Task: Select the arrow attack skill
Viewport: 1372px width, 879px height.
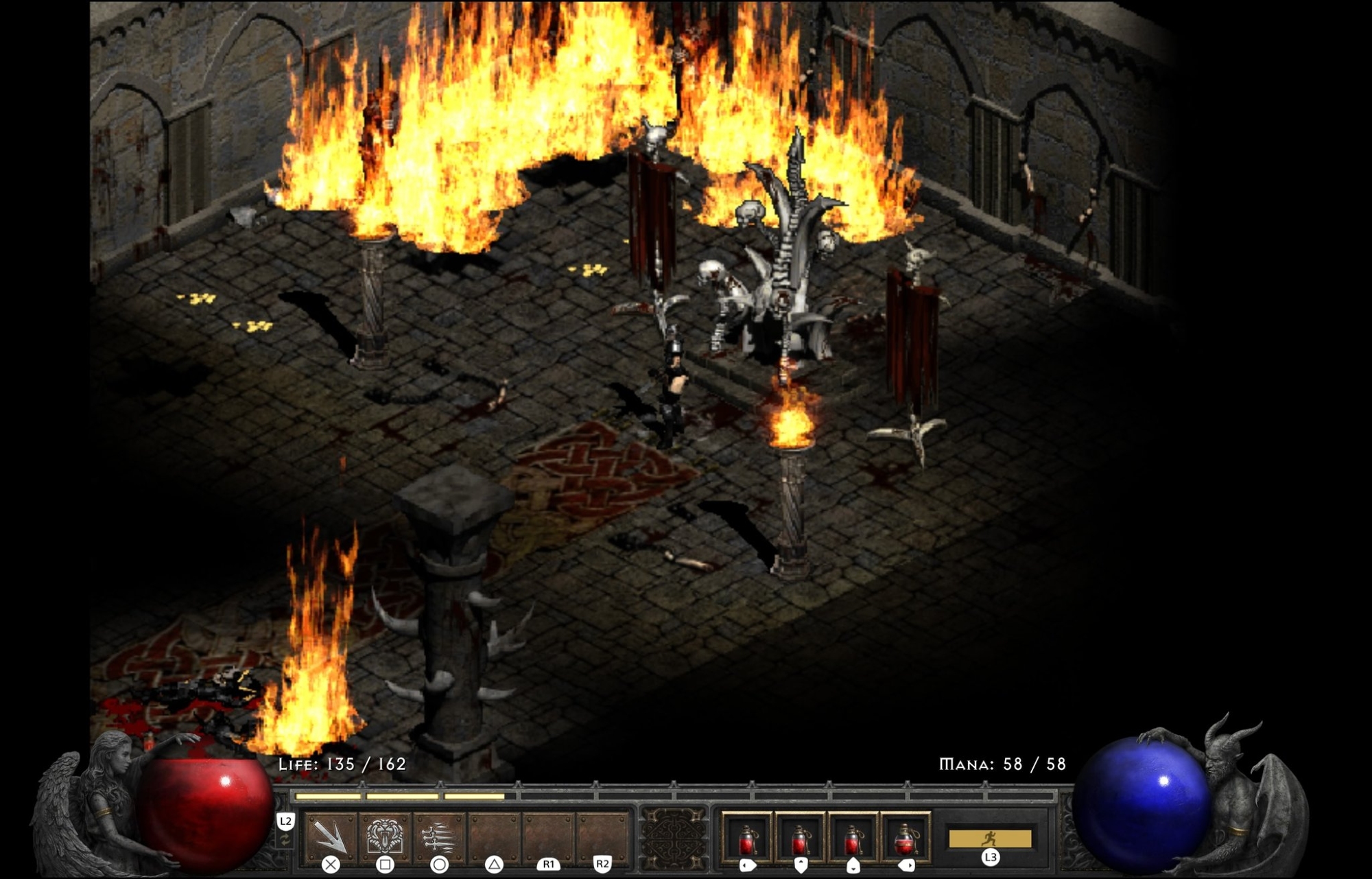Action: (x=331, y=836)
